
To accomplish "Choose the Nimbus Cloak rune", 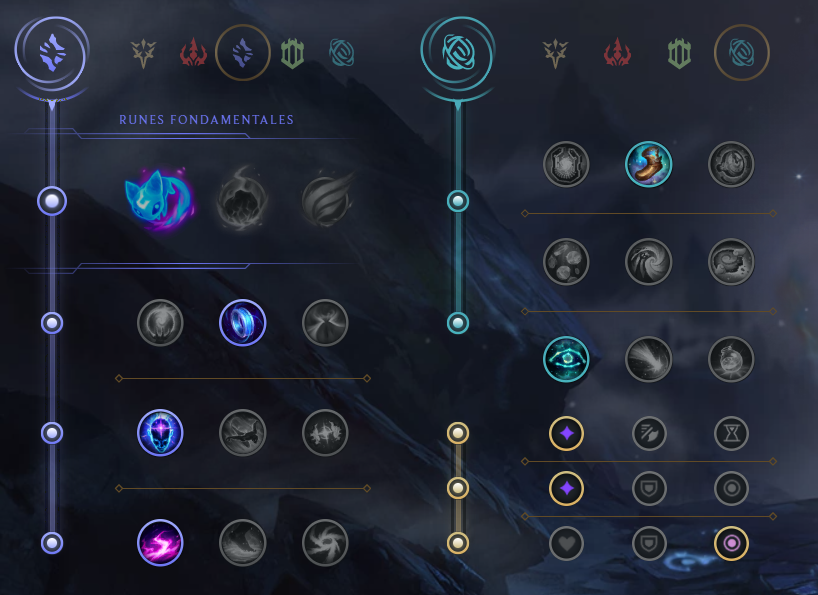I will [325, 323].
